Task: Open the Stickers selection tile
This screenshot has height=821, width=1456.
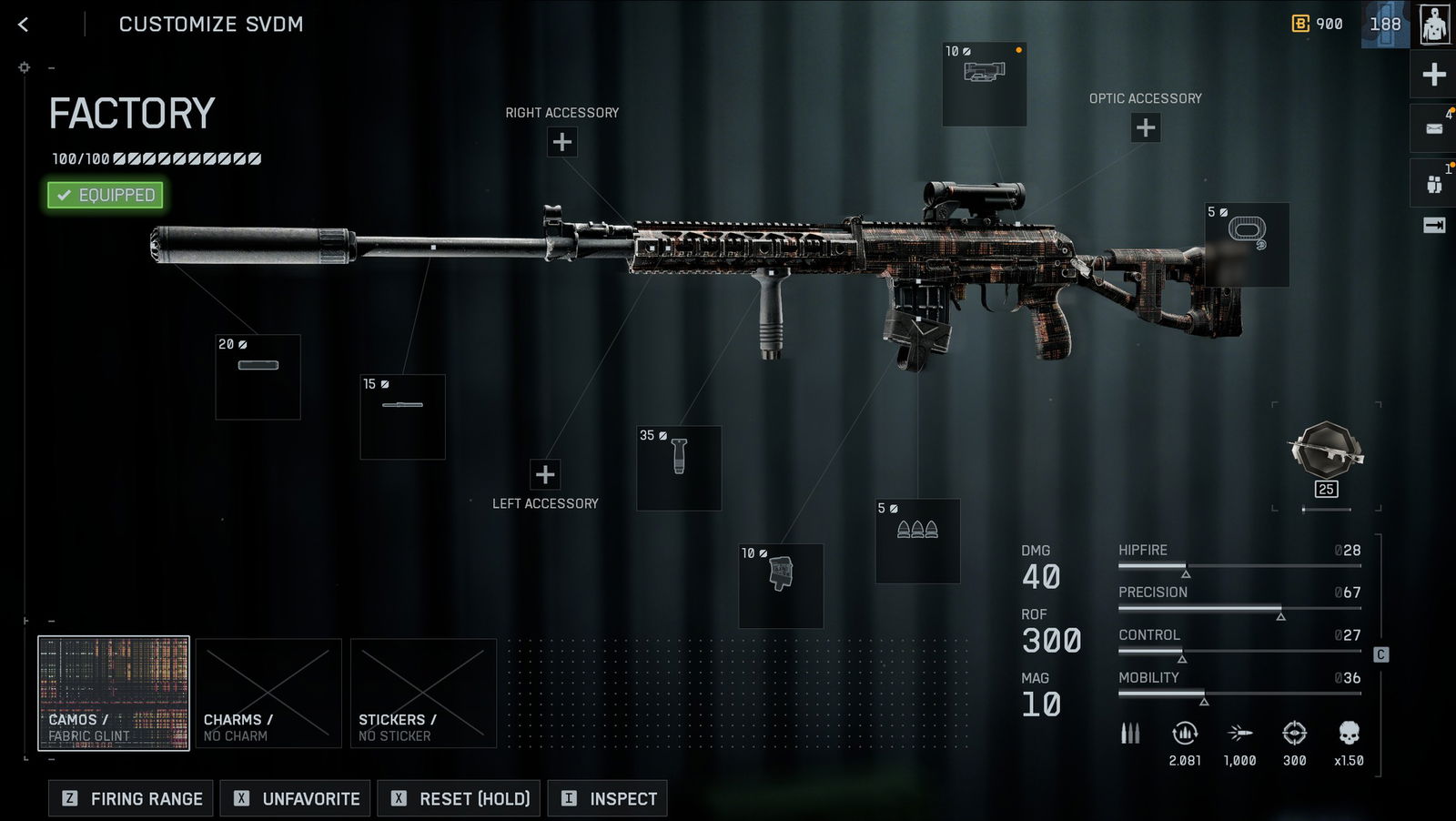Action: [x=423, y=694]
